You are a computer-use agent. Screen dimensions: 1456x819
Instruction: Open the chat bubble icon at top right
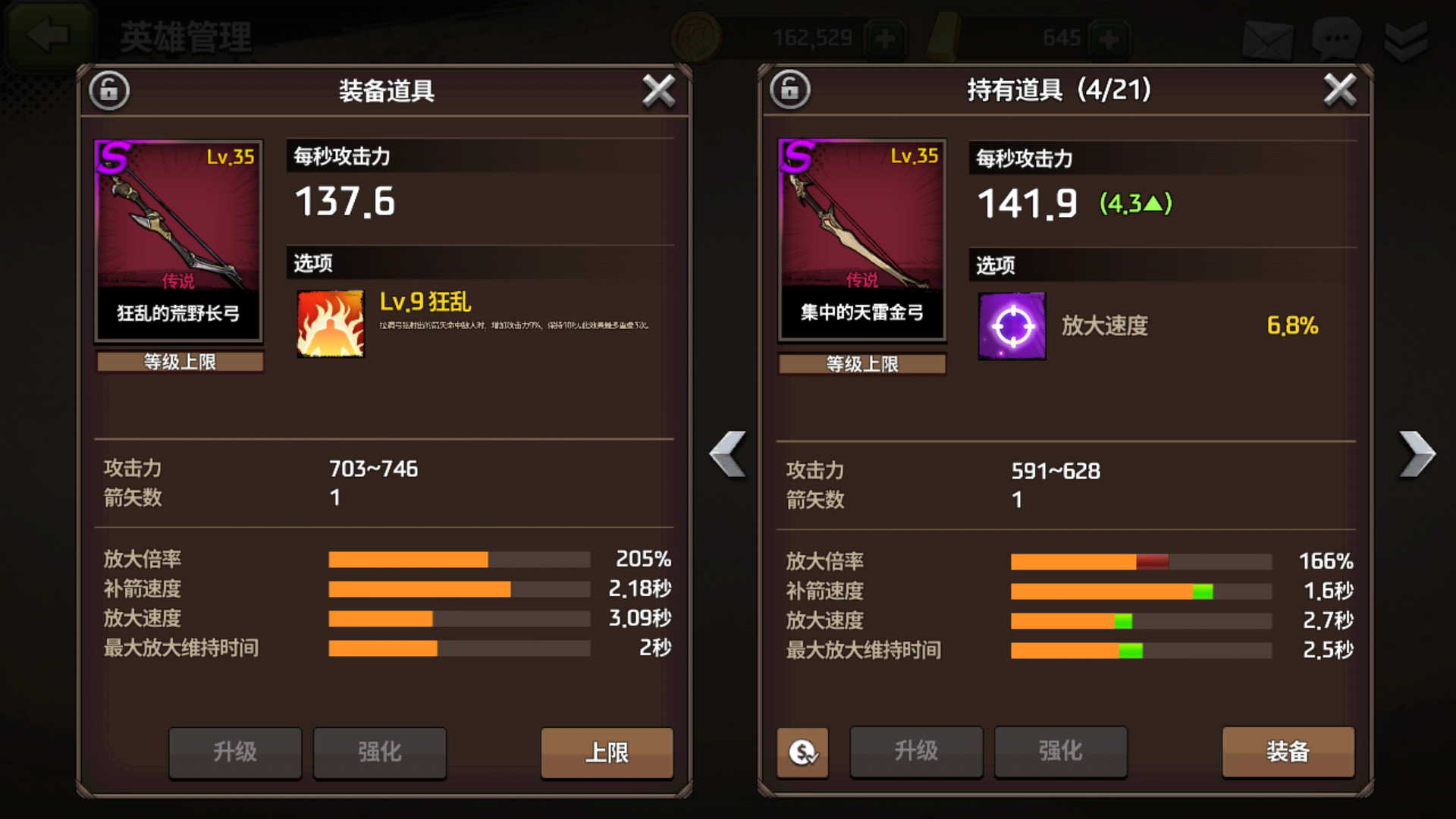click(1337, 37)
